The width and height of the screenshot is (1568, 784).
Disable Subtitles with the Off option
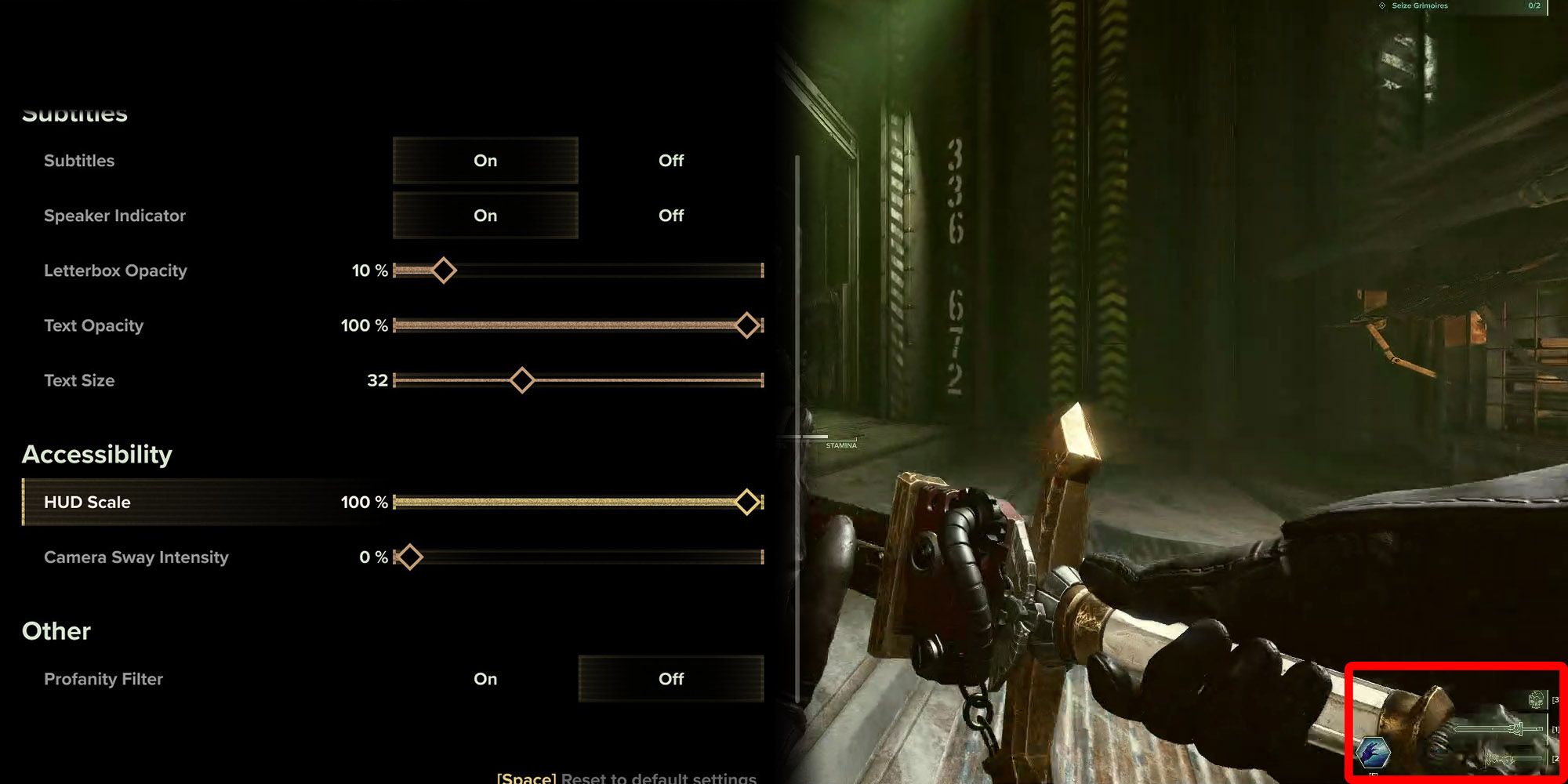(x=670, y=161)
